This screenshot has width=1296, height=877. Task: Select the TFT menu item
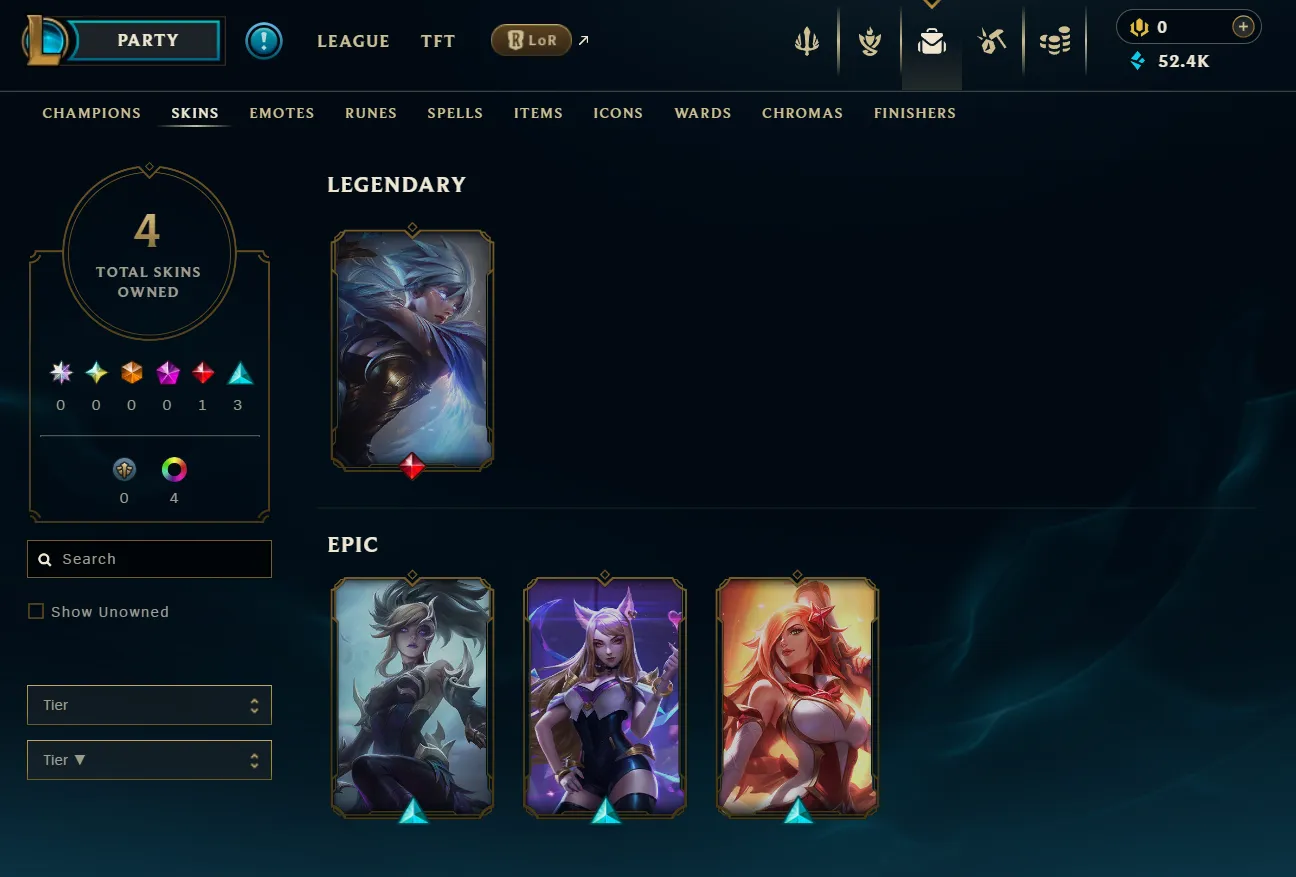coord(437,41)
